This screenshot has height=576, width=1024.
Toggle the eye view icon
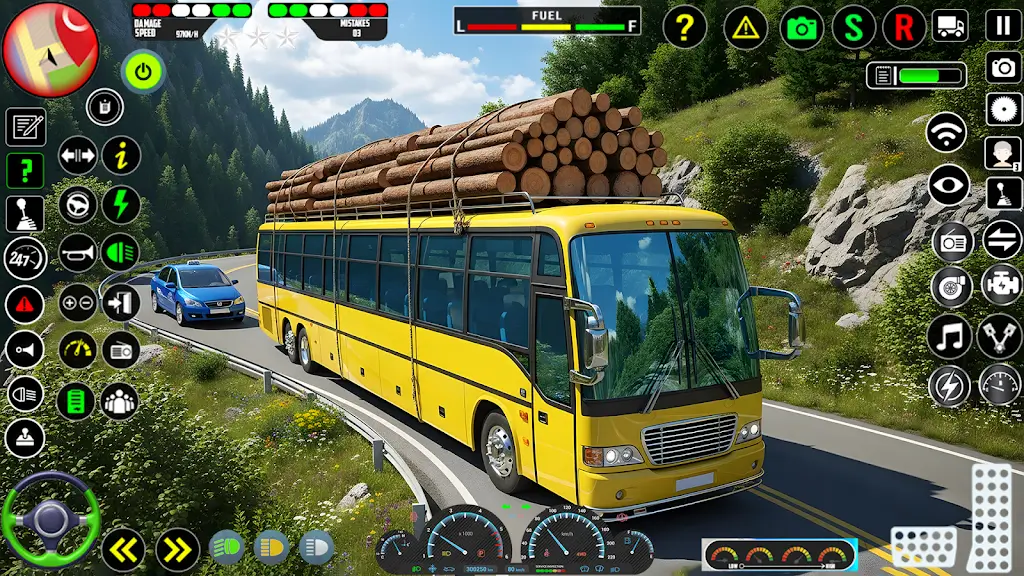[948, 185]
